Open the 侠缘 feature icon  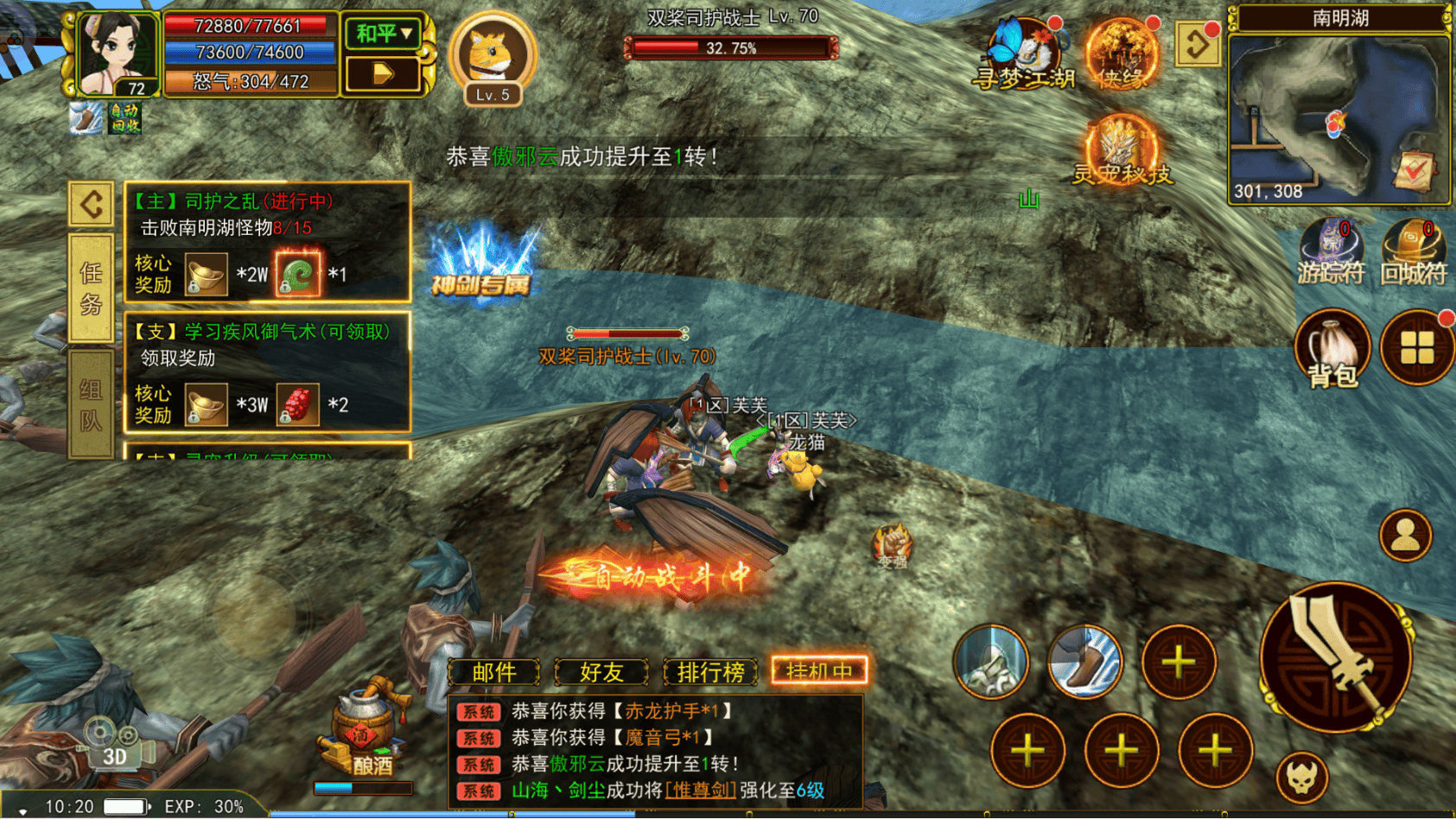coord(1122,55)
